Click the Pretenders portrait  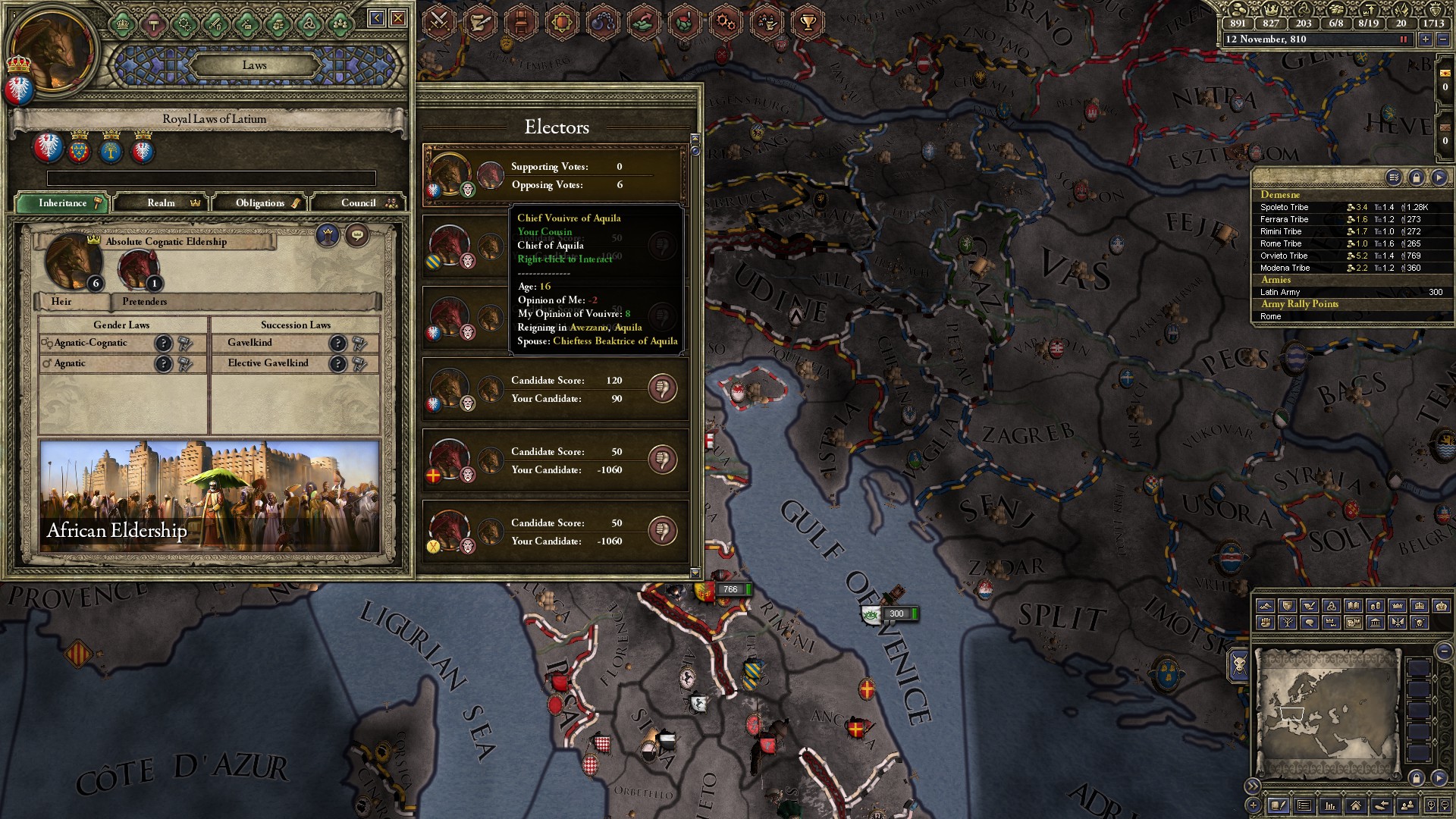pyautogui.click(x=137, y=268)
